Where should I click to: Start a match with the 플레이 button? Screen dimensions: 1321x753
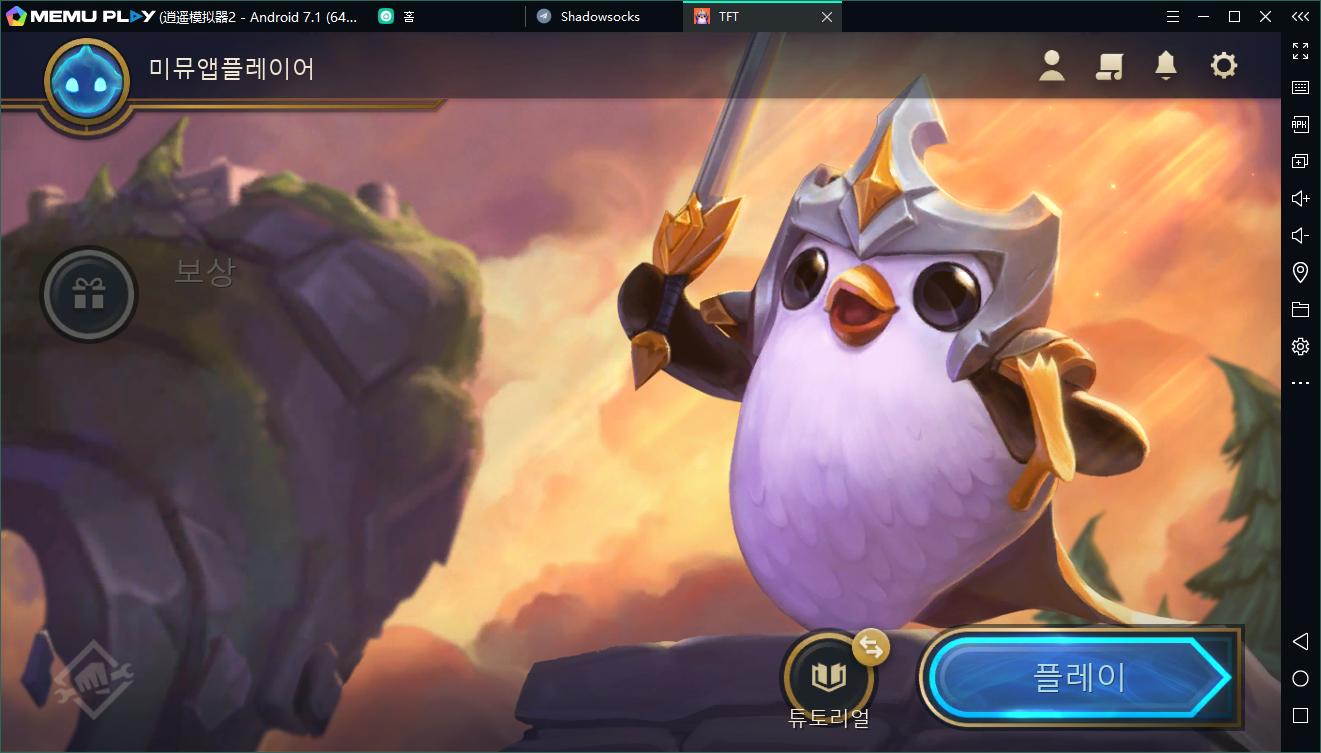(x=1078, y=678)
